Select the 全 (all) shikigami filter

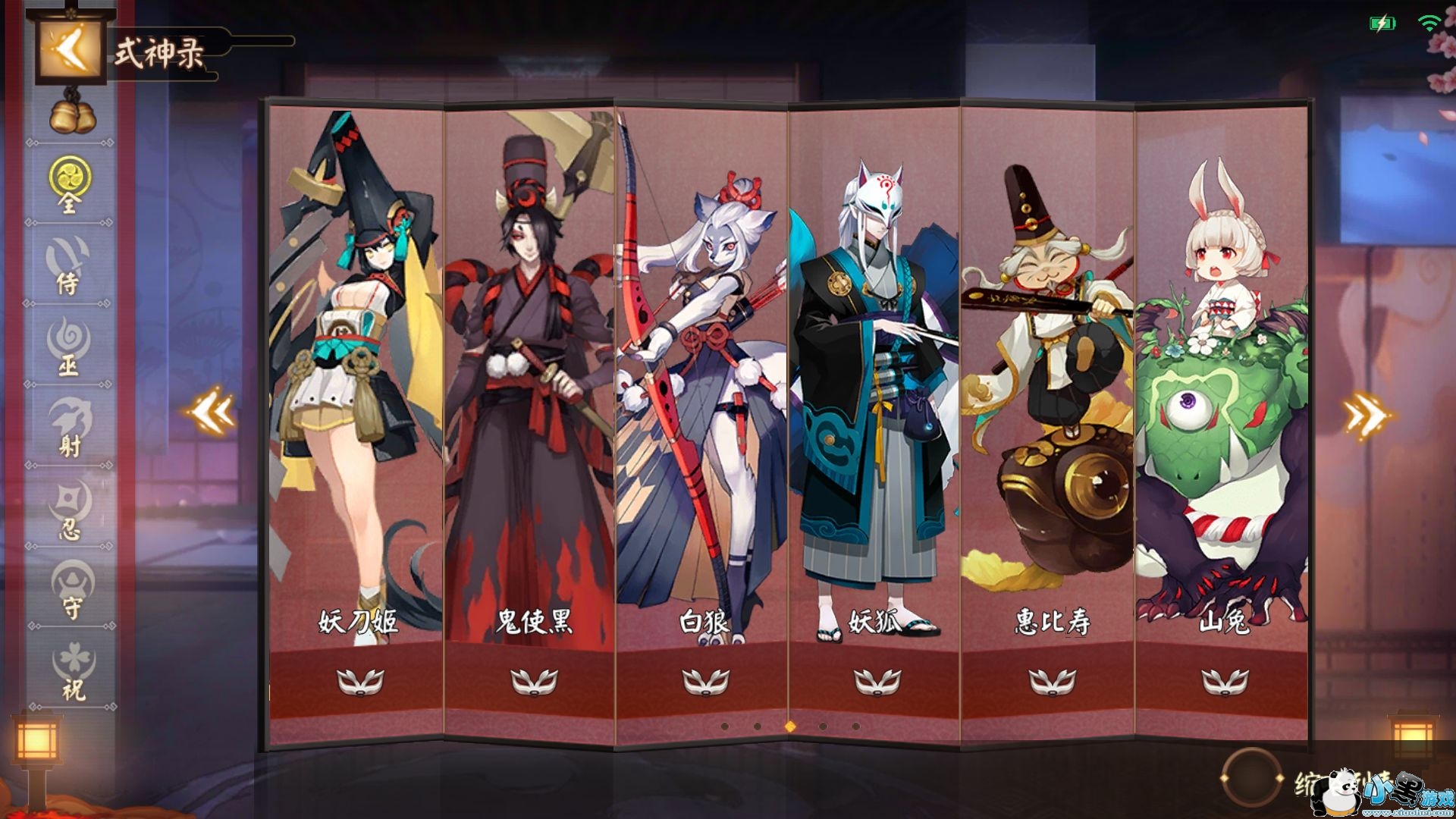(x=70, y=185)
